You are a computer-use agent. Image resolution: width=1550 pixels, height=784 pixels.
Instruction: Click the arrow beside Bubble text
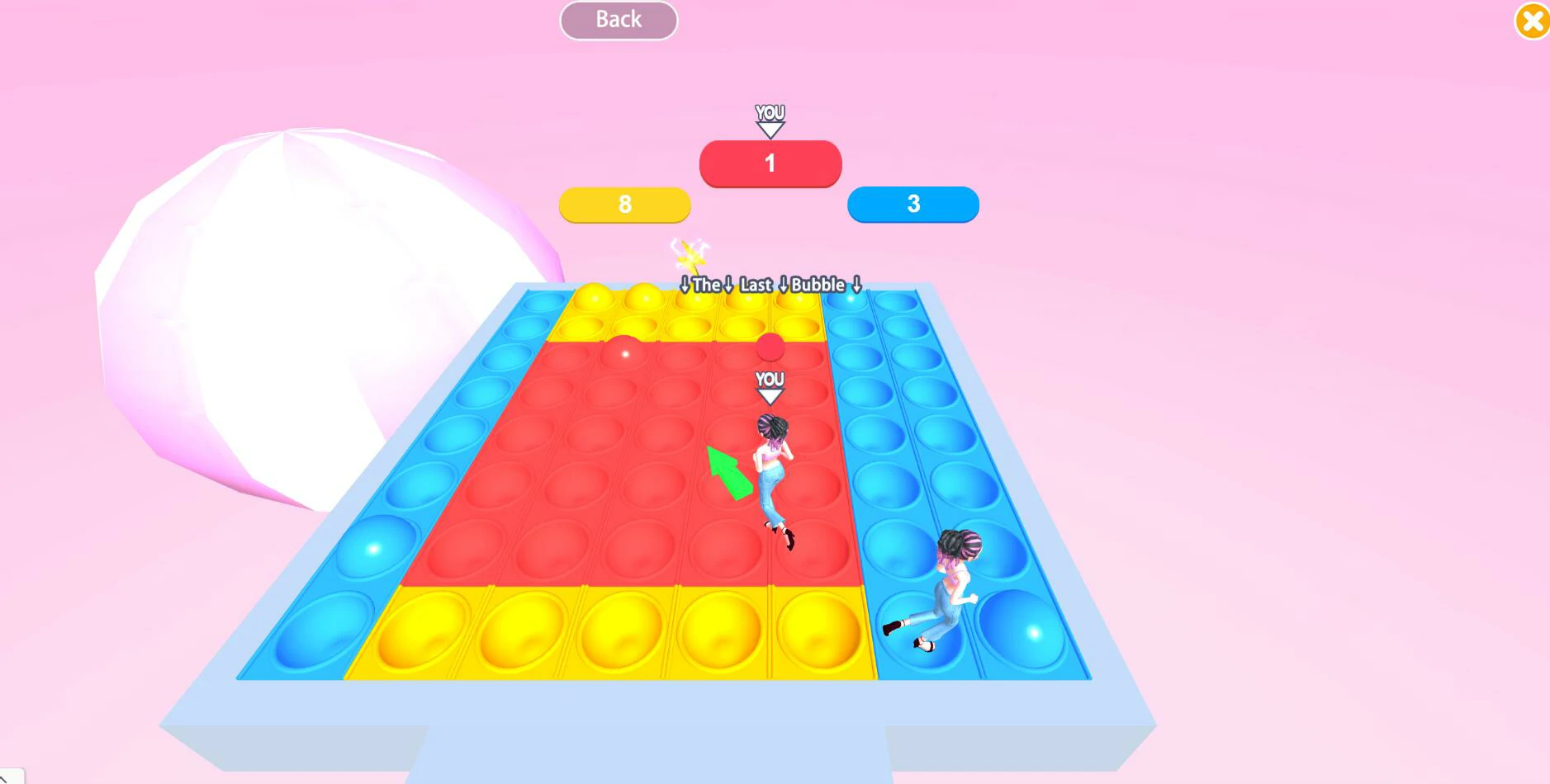pos(856,286)
